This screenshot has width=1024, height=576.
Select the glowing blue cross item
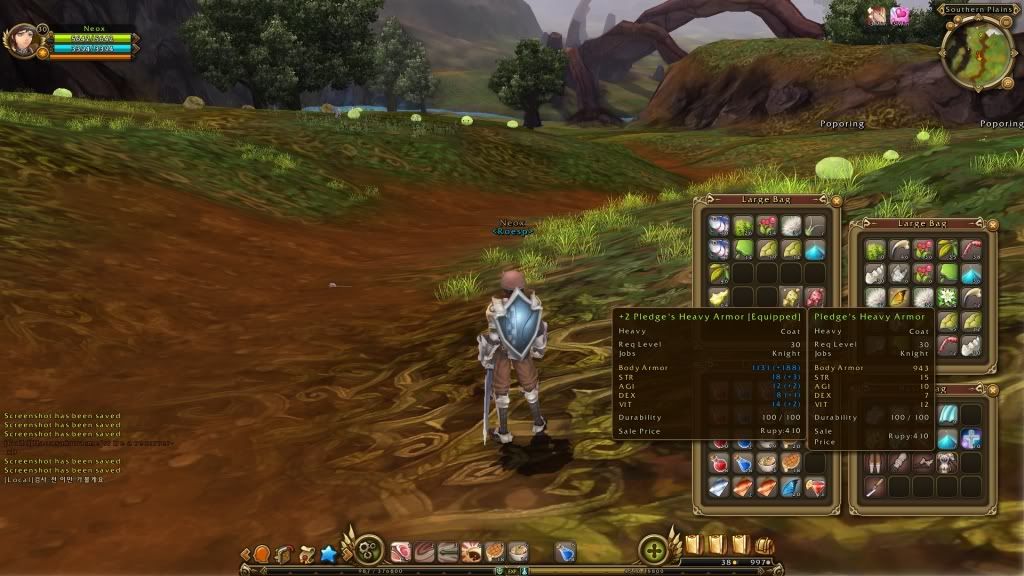click(x=970, y=438)
